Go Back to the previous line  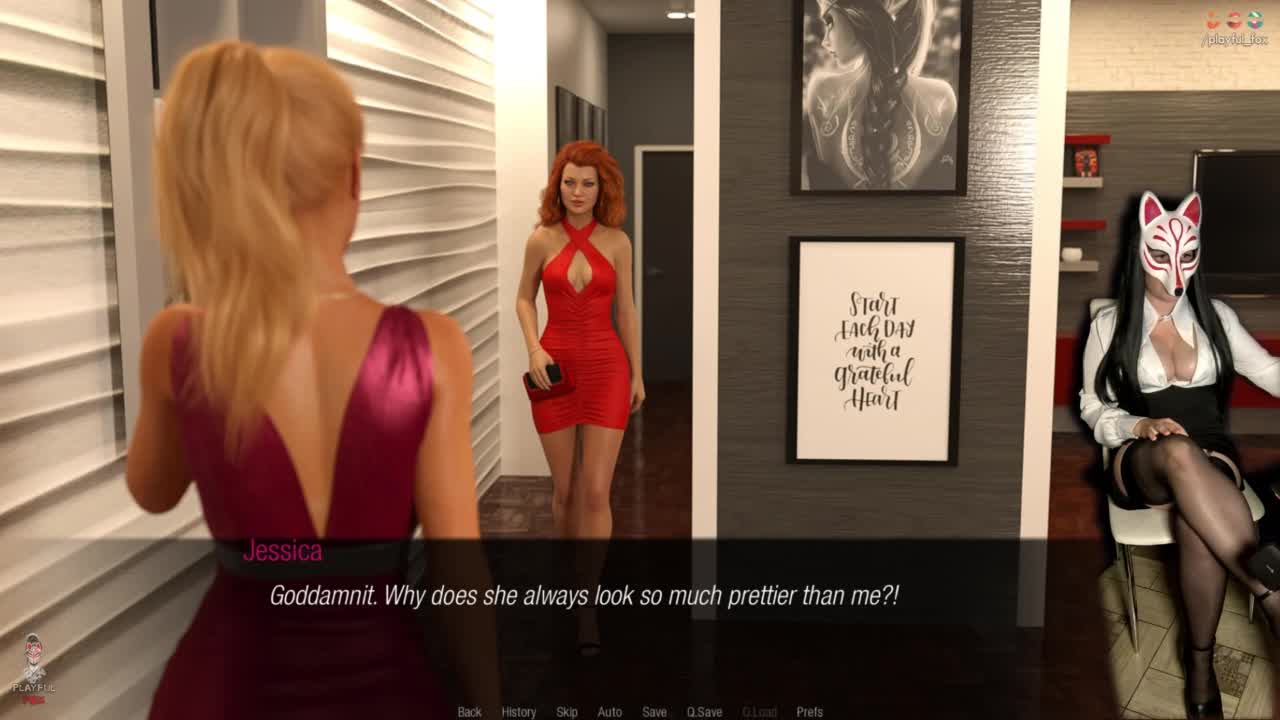tap(469, 712)
